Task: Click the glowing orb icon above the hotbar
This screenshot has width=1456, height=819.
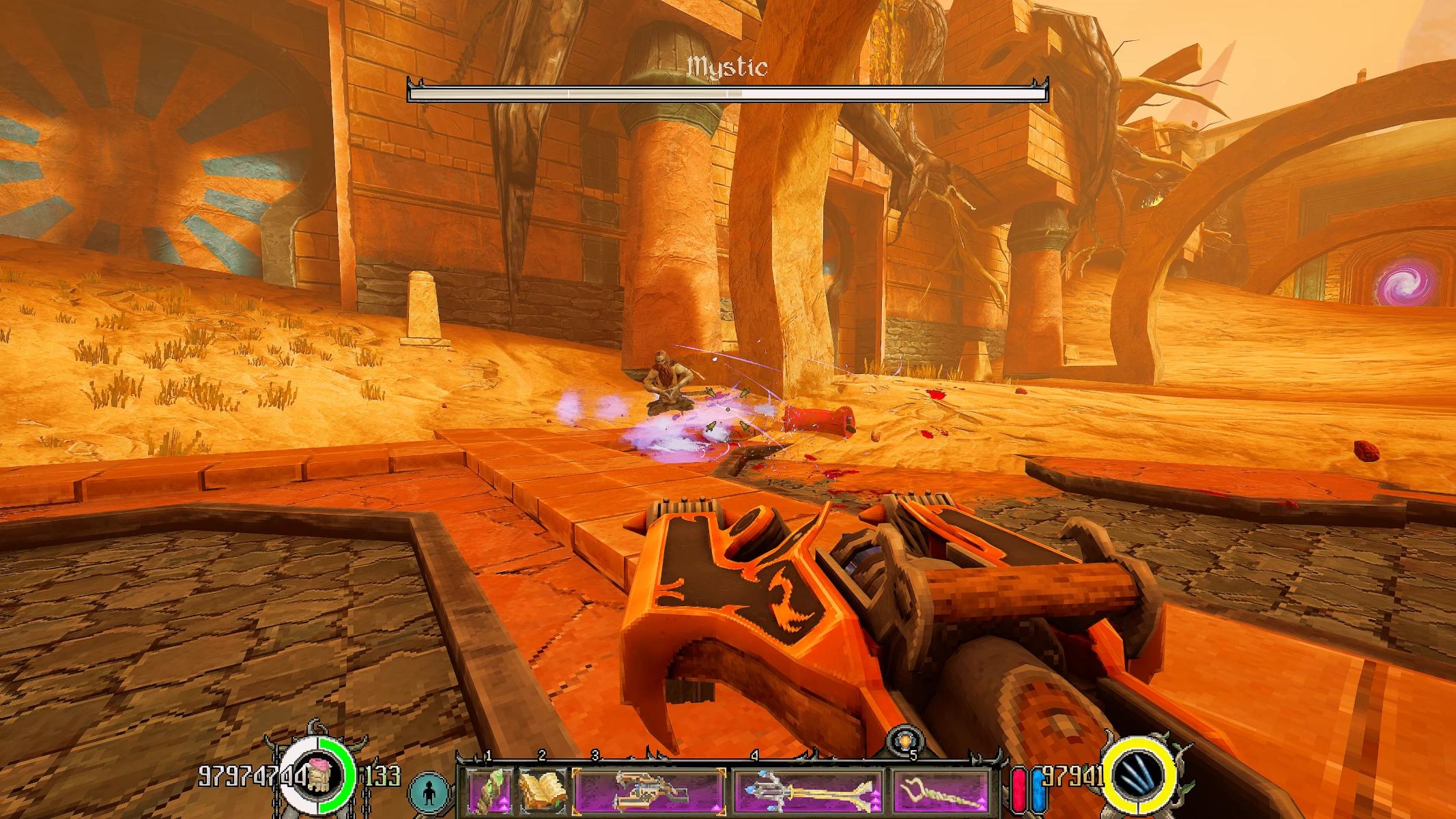Action: pyautogui.click(x=907, y=742)
